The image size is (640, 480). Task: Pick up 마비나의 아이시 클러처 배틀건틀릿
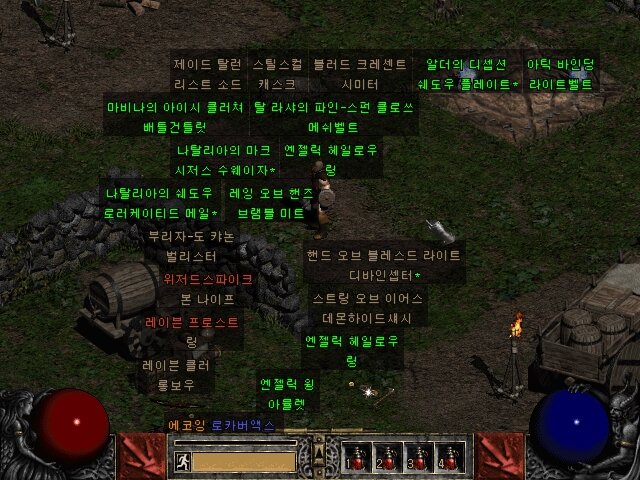point(174,117)
